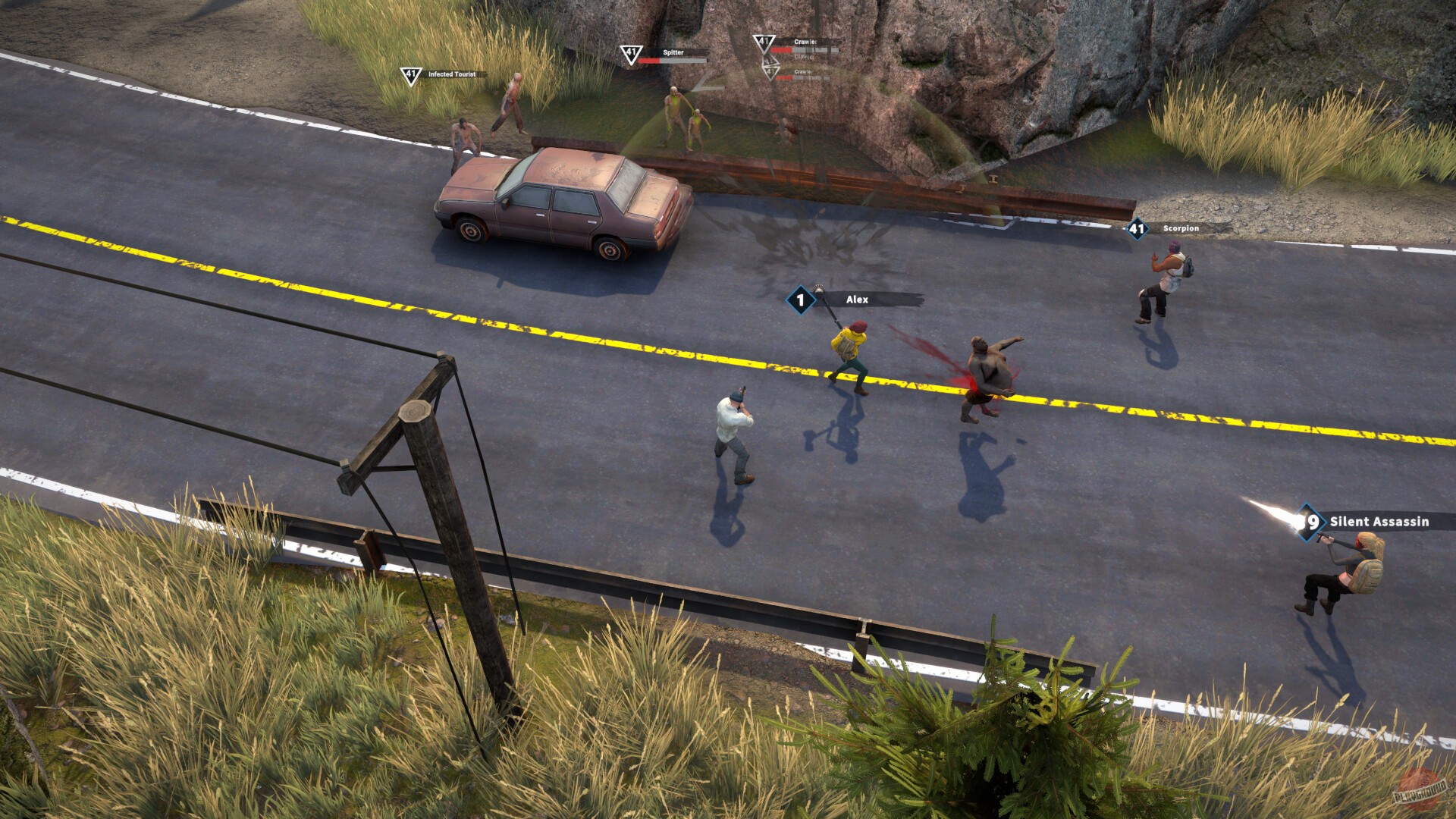Click the small charge indicator beside Alex's badge
Screen dimensions: 1456x819
click(818, 287)
